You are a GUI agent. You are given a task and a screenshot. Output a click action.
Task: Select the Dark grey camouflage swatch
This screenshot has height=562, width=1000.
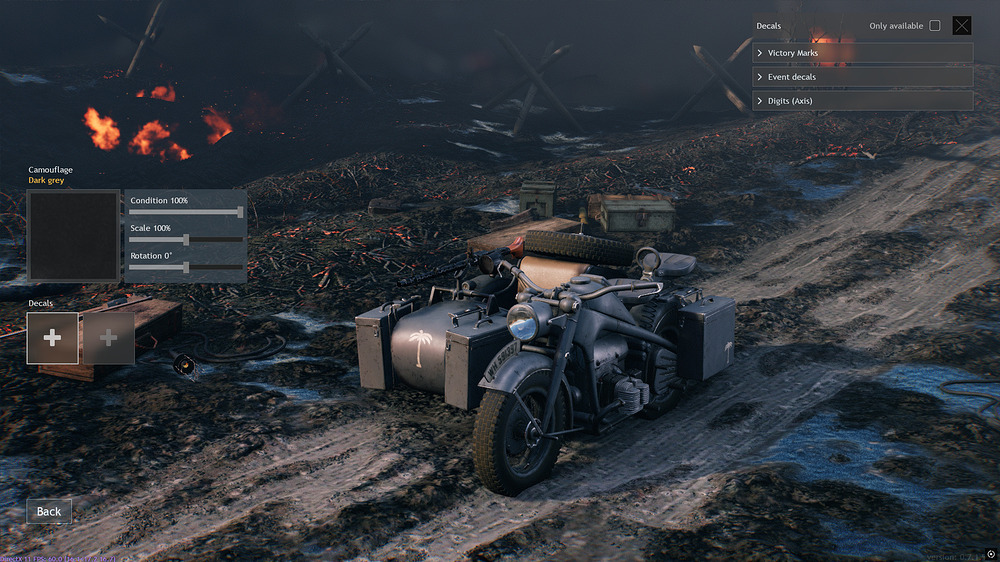click(x=74, y=236)
